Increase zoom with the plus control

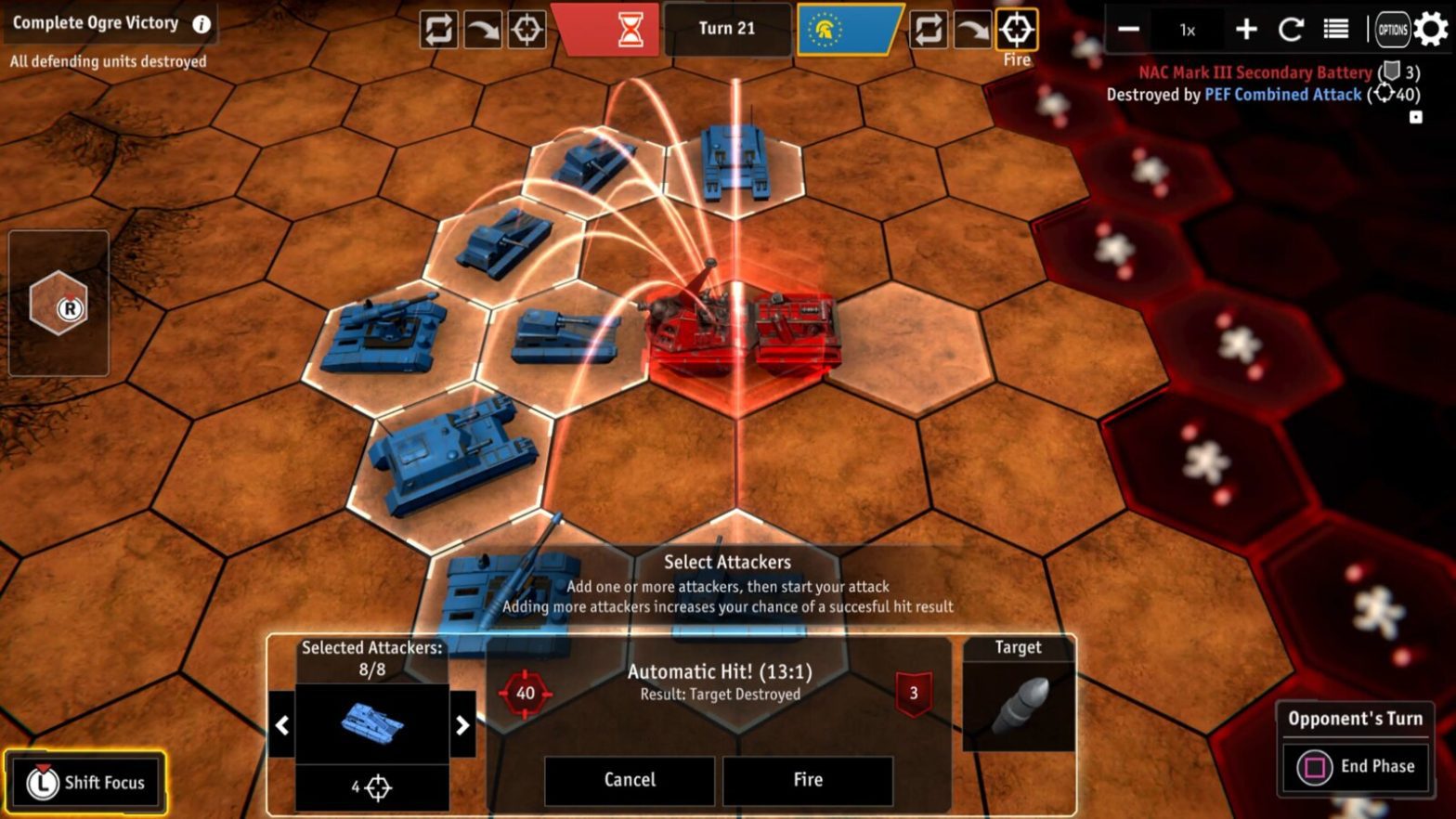tap(1245, 29)
